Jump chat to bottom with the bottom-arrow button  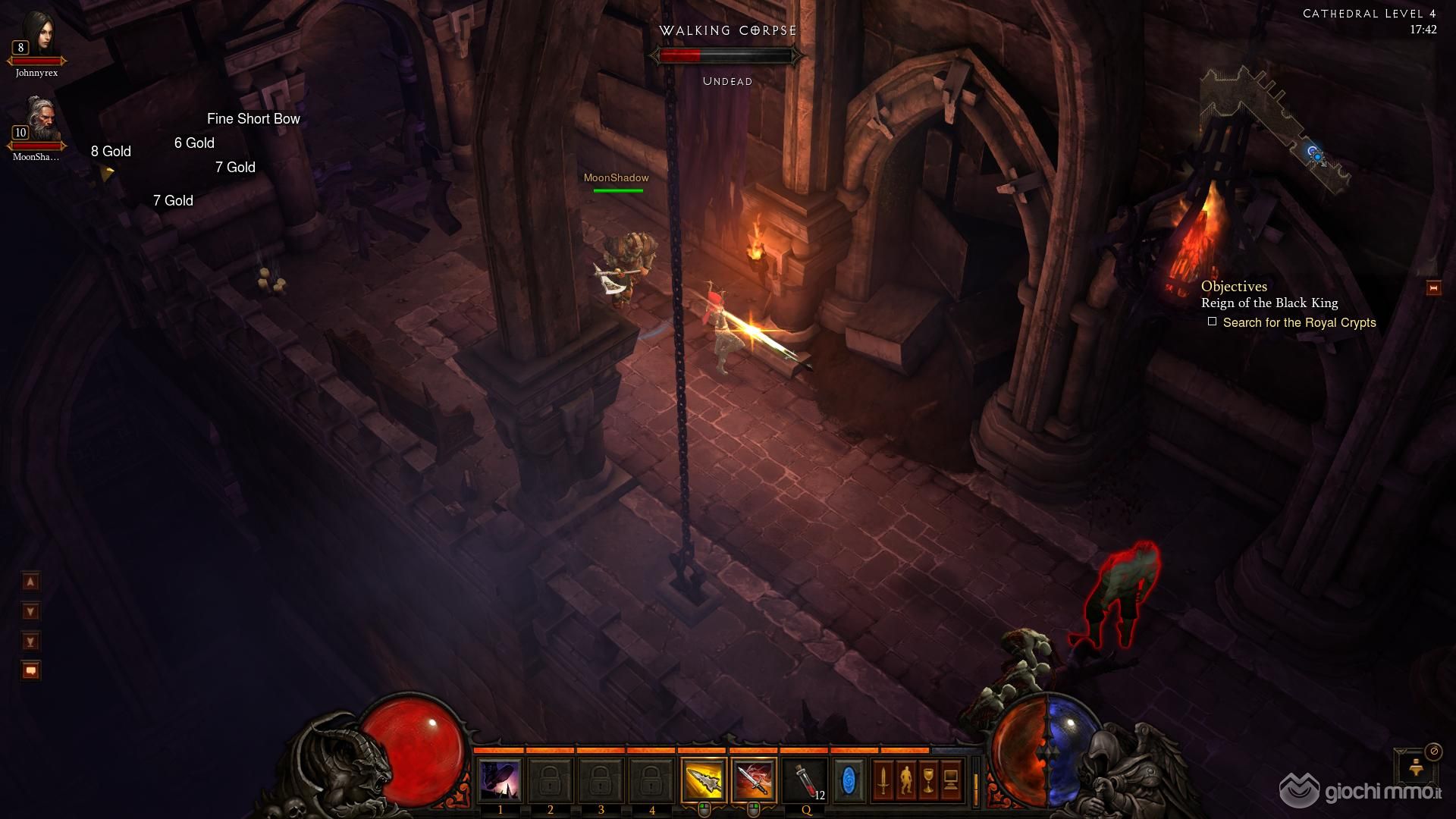tap(30, 642)
